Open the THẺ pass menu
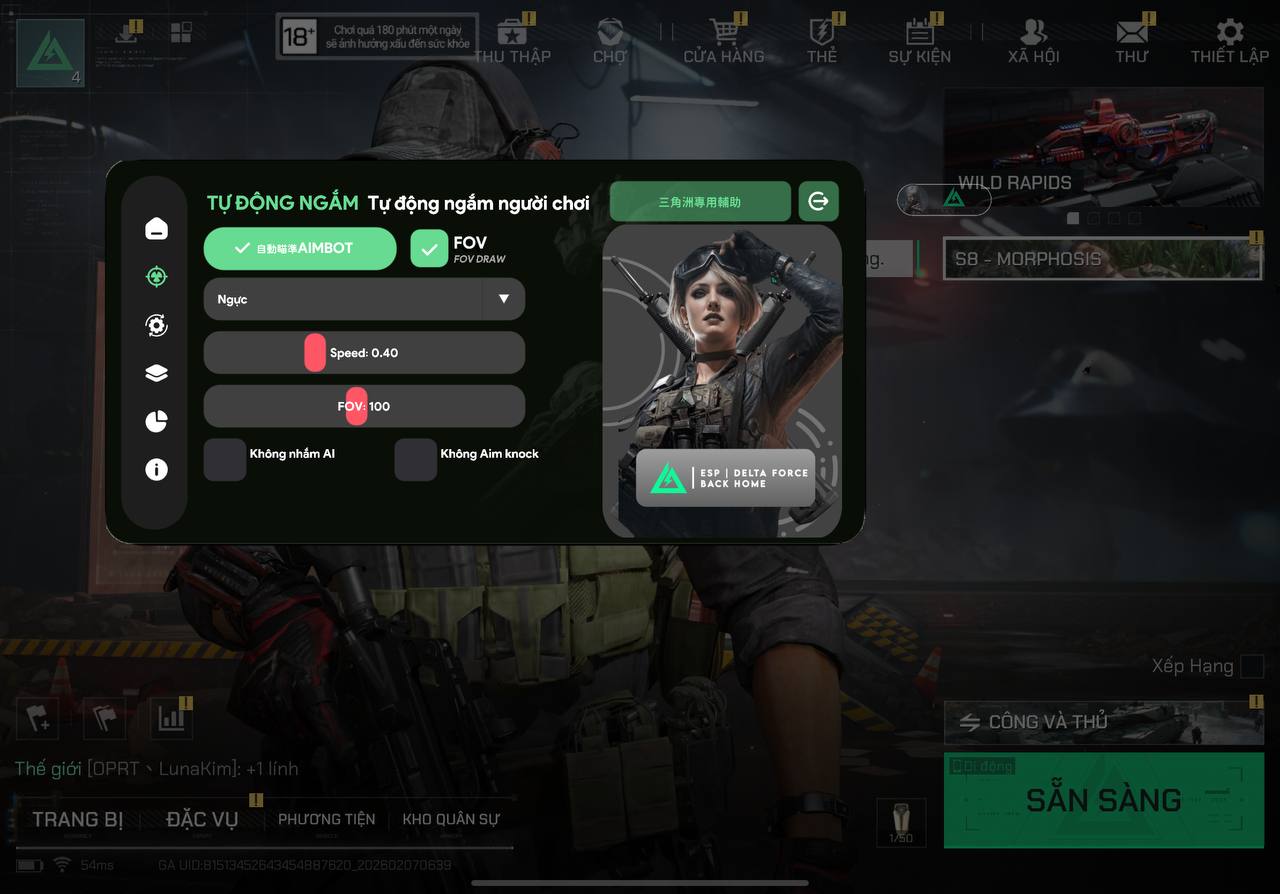The height and width of the screenshot is (894, 1280). point(822,42)
